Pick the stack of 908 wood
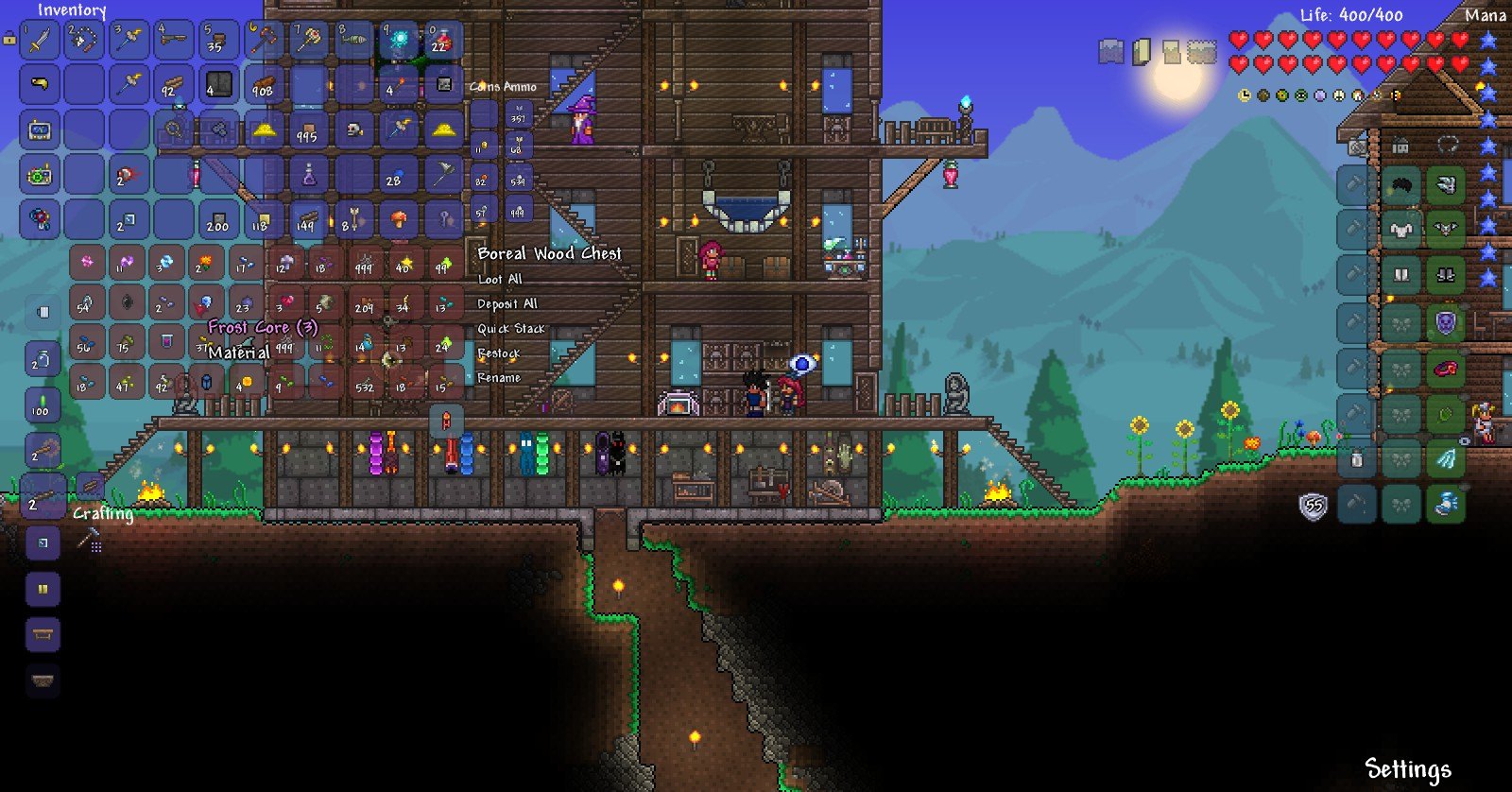This screenshot has height=792, width=1512. point(264,85)
